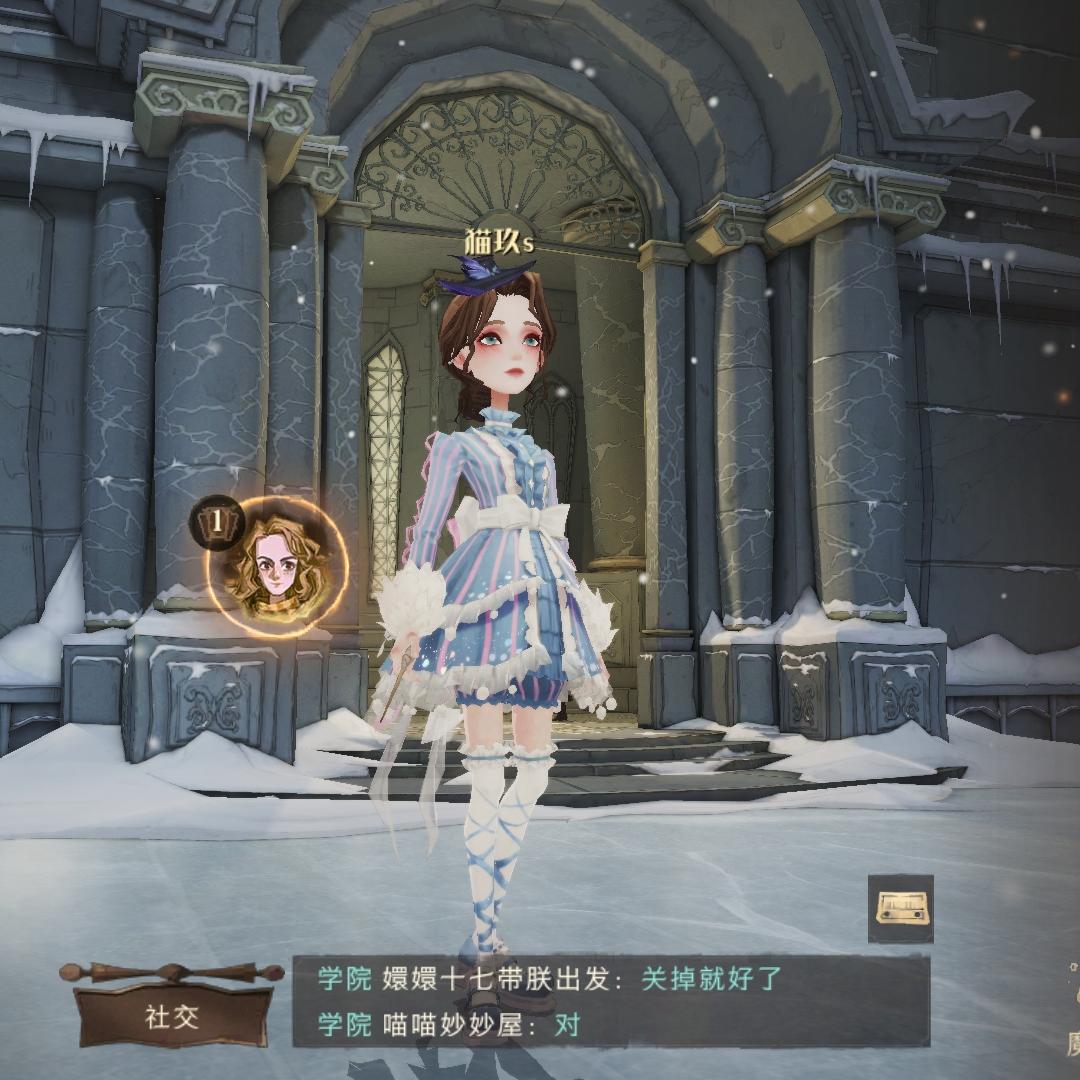The image size is (1080, 1080).
Task: Select the golden companion portrait badge
Action: (277, 565)
